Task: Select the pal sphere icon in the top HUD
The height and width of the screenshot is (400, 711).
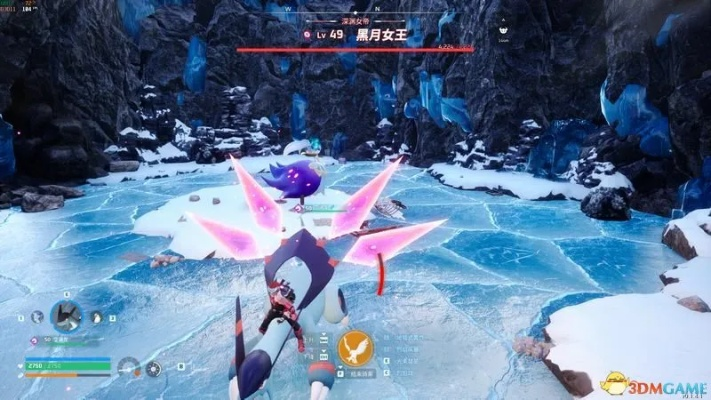Action: click(308, 34)
